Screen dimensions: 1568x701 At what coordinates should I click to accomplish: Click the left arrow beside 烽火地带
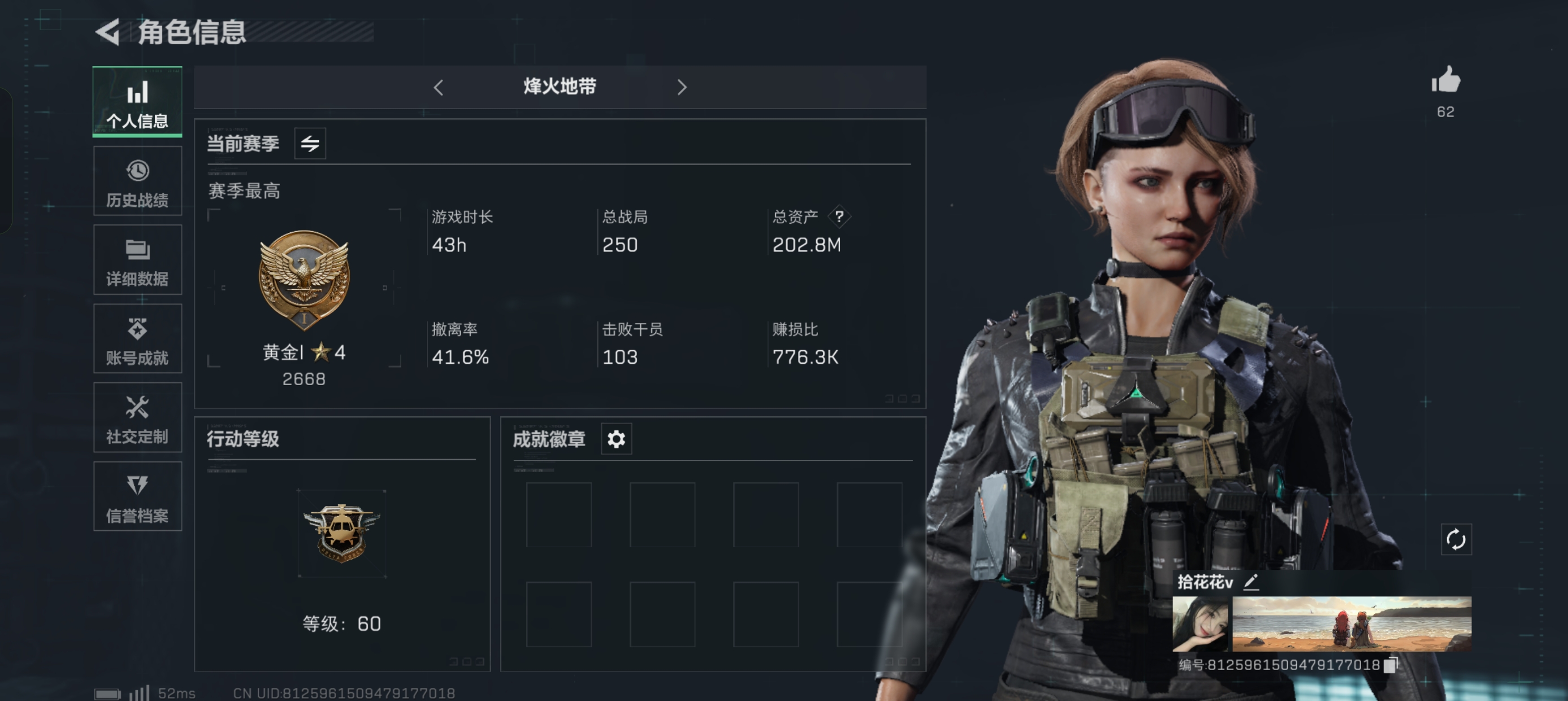pos(438,88)
